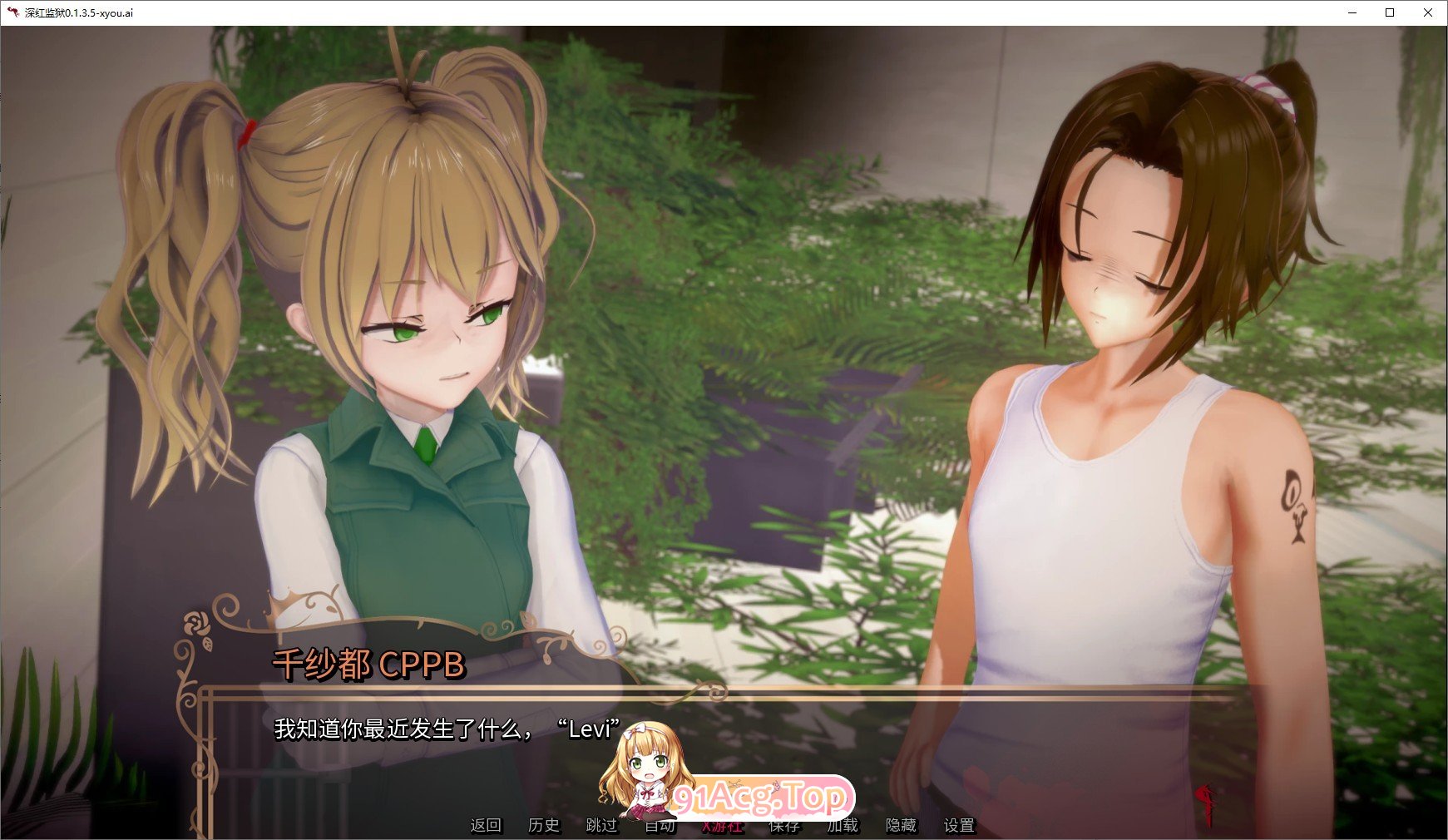This screenshot has width=1448, height=840.
Task: Click 返回 to go back
Action: 486,825
